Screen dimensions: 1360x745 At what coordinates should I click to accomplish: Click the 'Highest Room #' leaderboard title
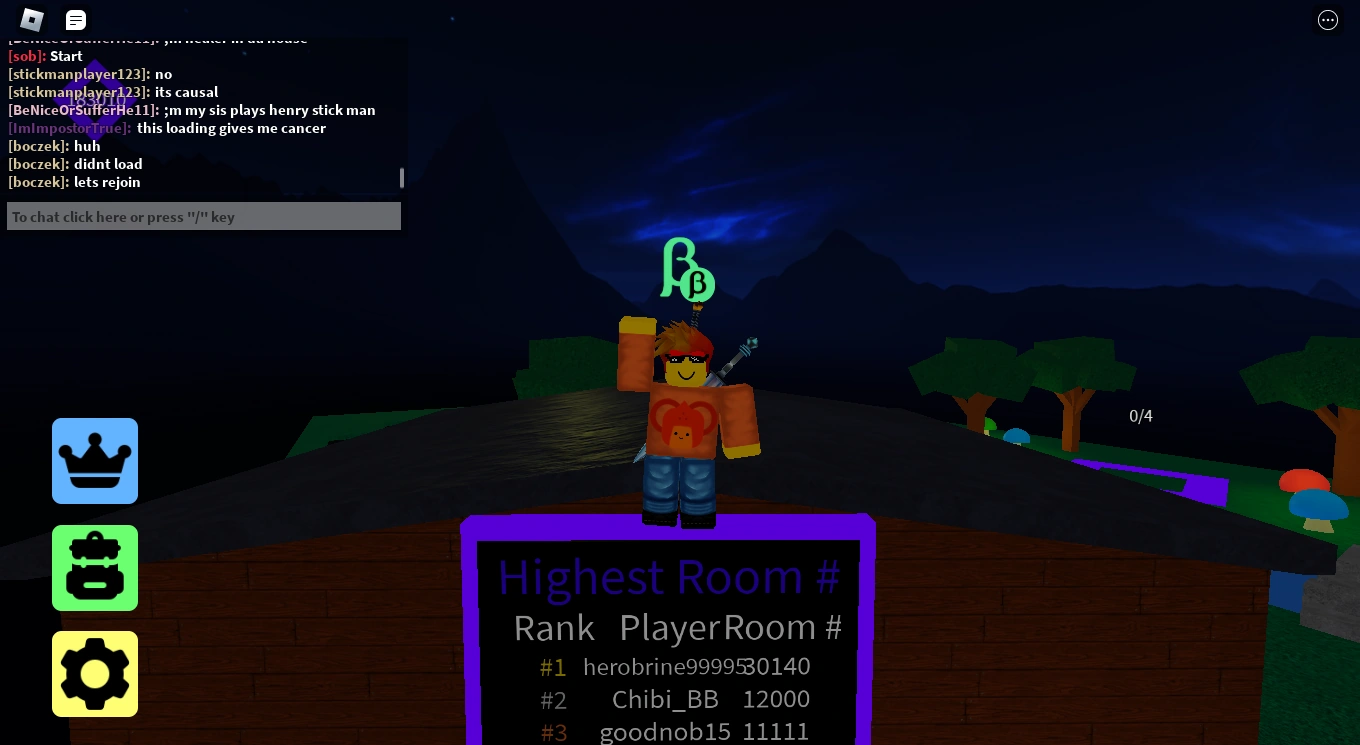[668, 576]
